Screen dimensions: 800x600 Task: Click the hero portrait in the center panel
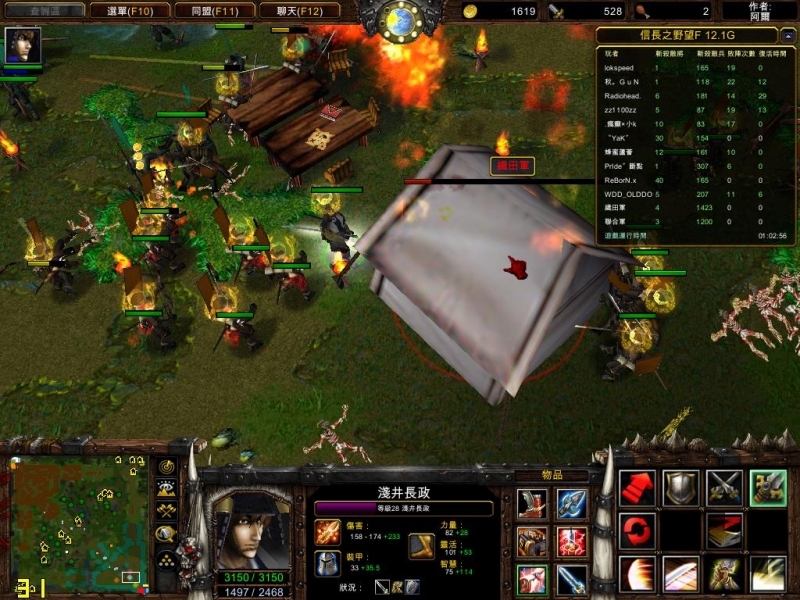pyautogui.click(x=252, y=525)
